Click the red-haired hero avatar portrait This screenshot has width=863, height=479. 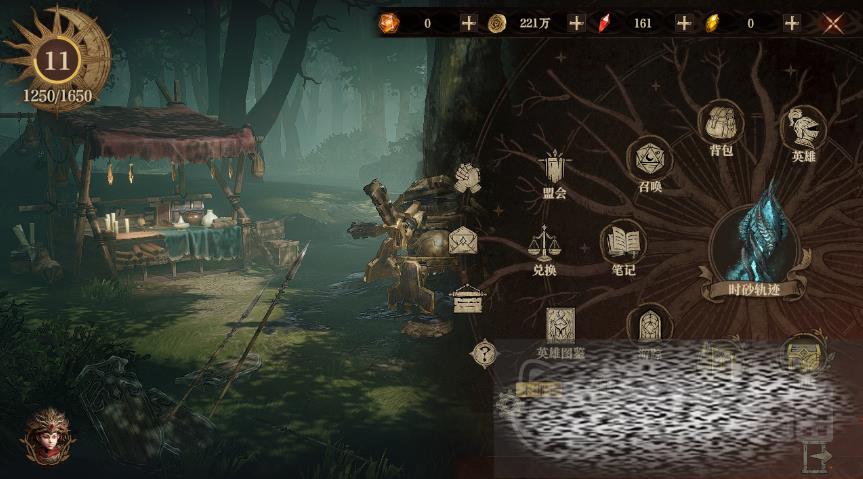[x=47, y=435]
